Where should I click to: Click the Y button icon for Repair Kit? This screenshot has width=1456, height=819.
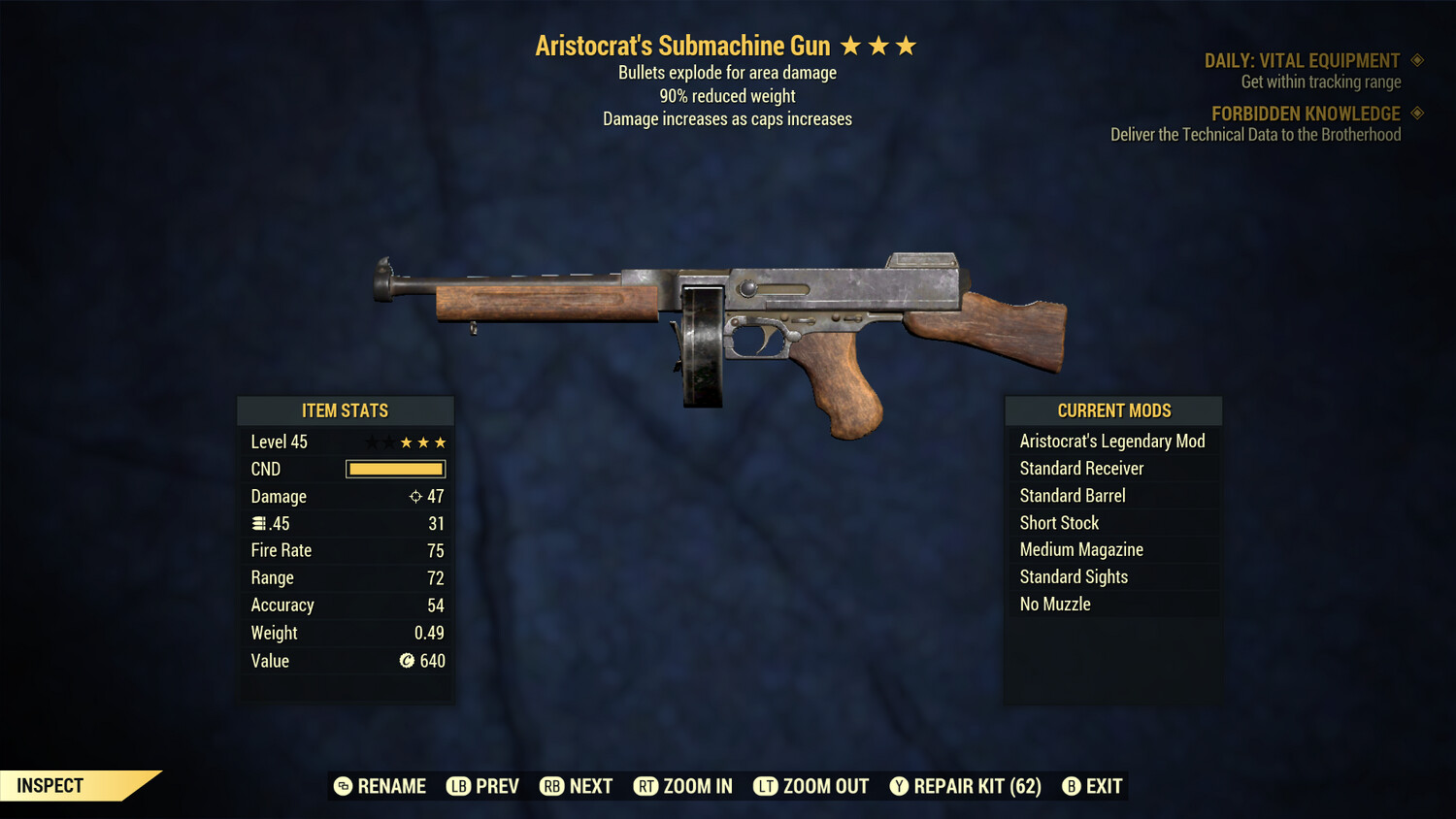pos(898,786)
